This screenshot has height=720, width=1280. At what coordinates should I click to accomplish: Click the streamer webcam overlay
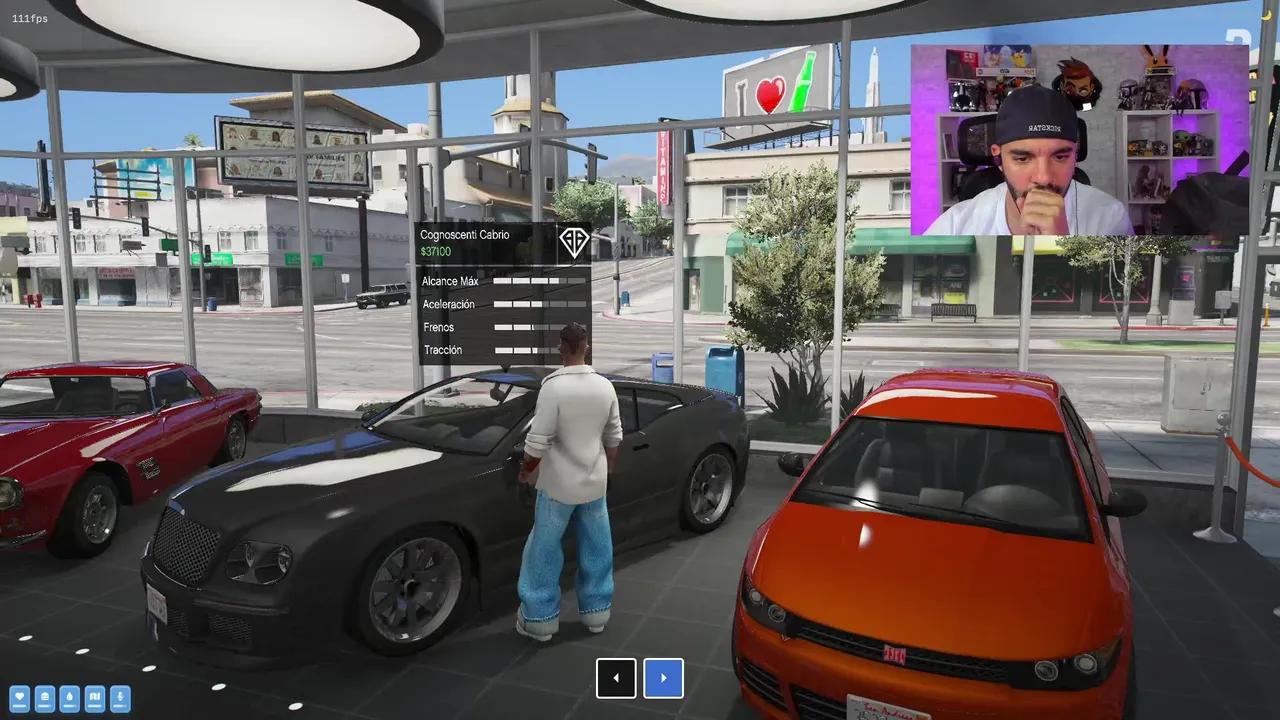1079,139
